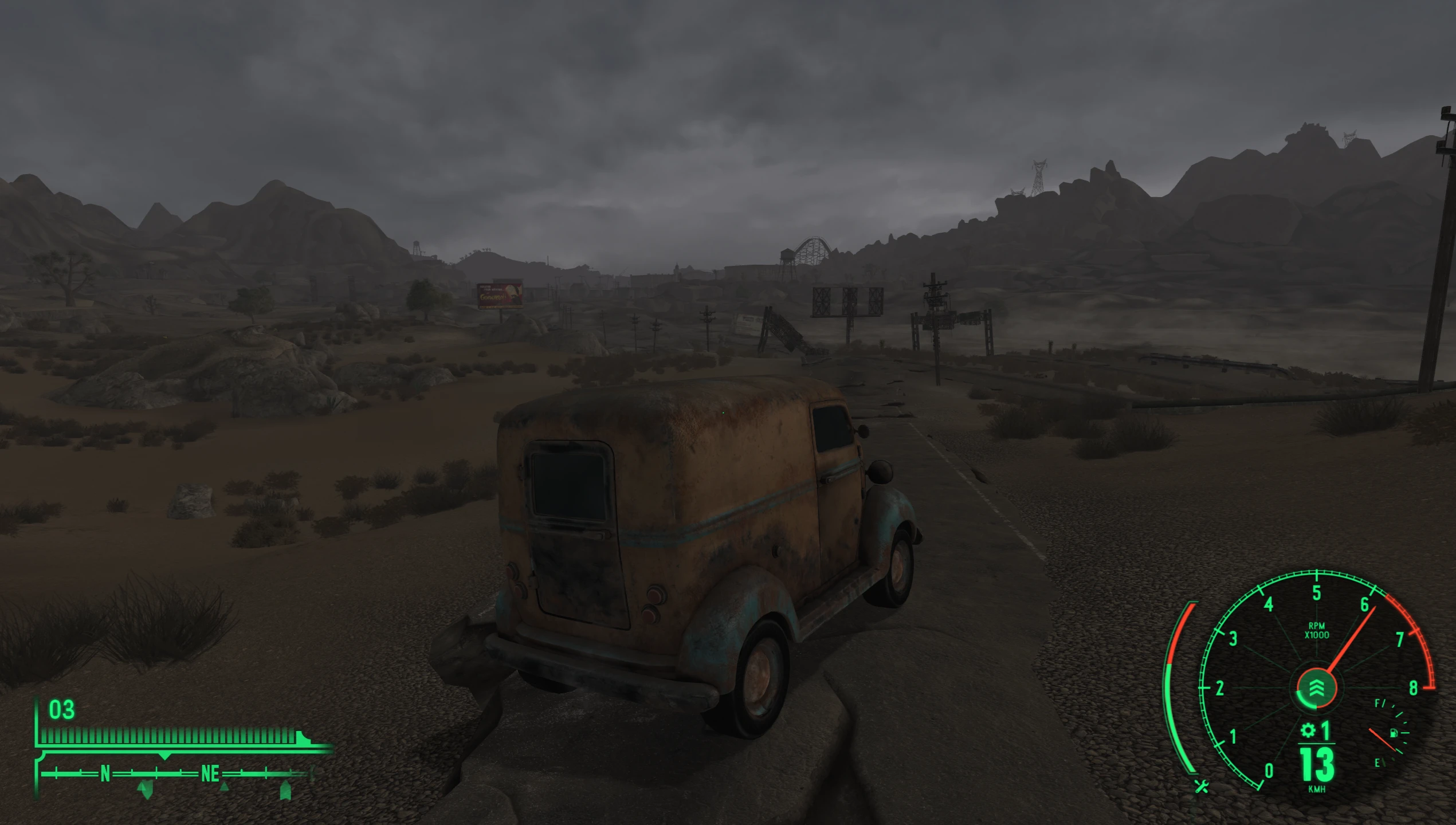Click the fuel pump icon on the fuel gauge
This screenshot has height=825, width=1456.
click(1394, 733)
